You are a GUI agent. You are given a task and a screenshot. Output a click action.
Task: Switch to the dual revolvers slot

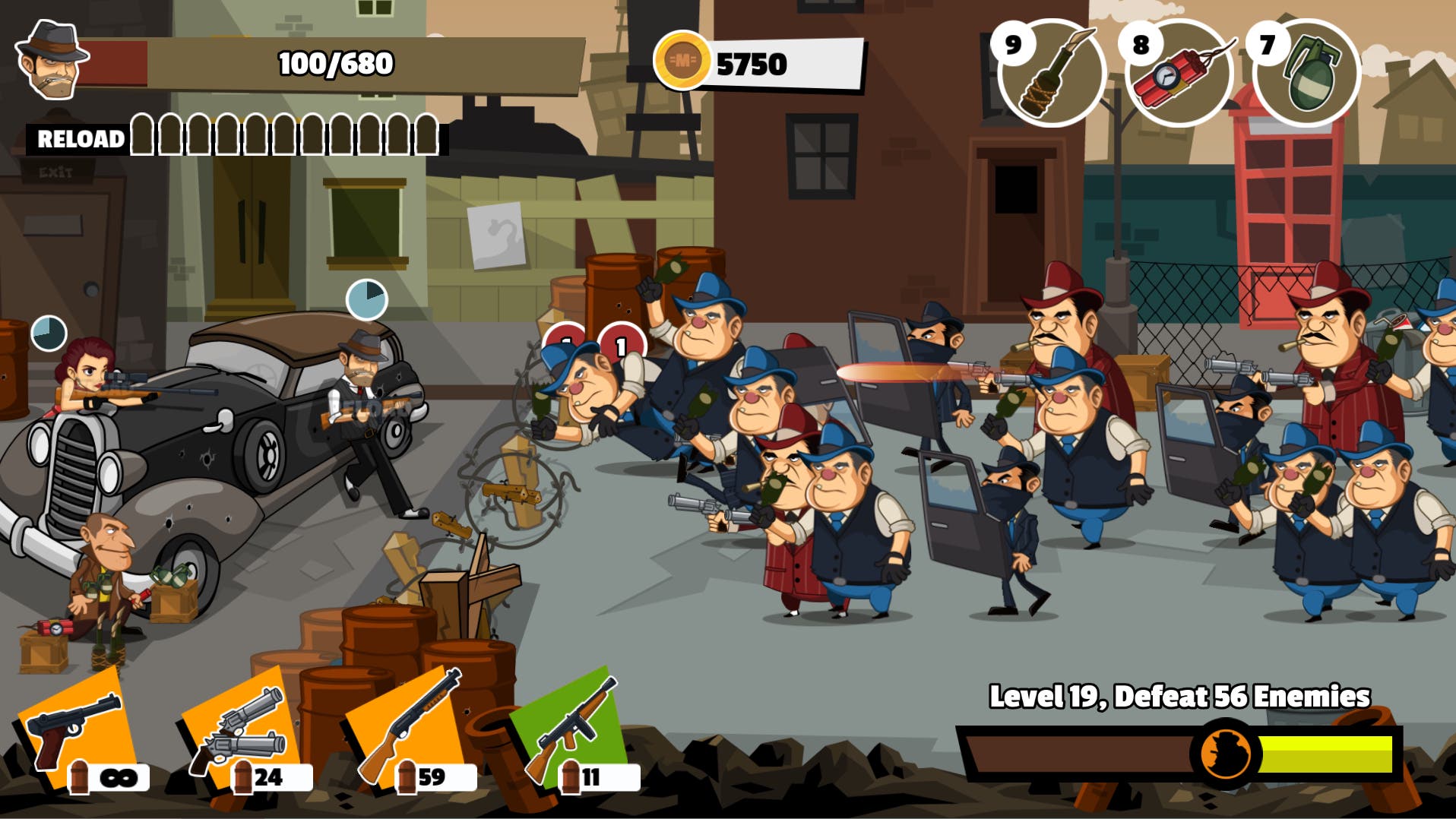click(x=239, y=729)
